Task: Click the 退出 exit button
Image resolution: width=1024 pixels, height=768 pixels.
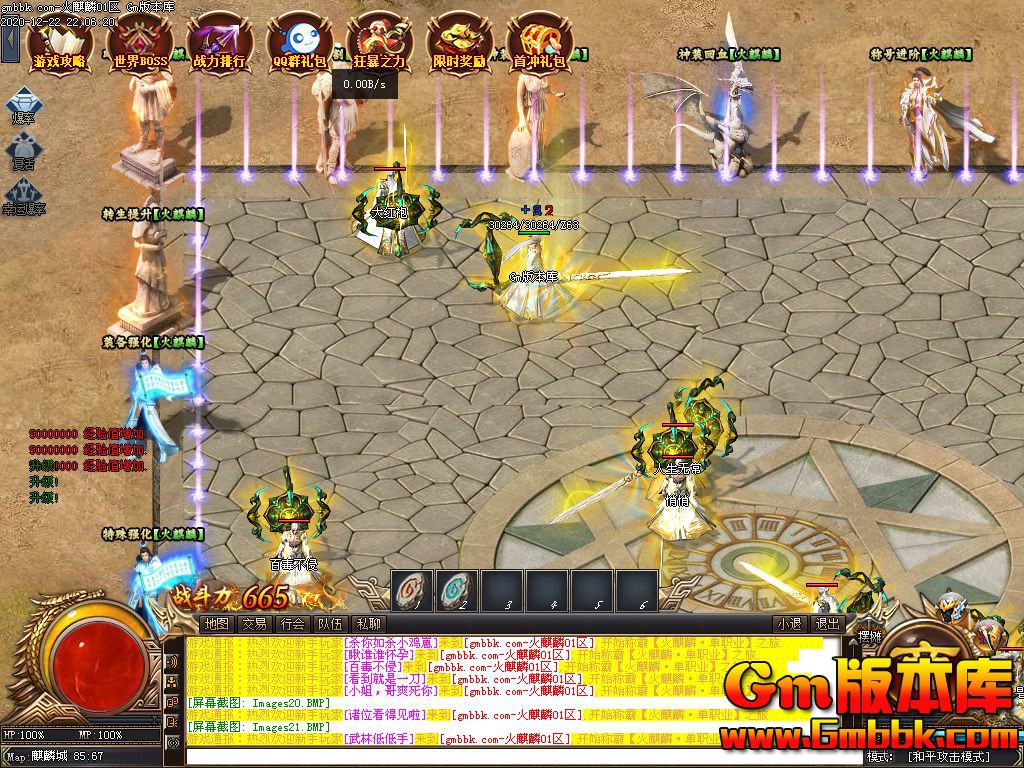Action: coord(827,624)
